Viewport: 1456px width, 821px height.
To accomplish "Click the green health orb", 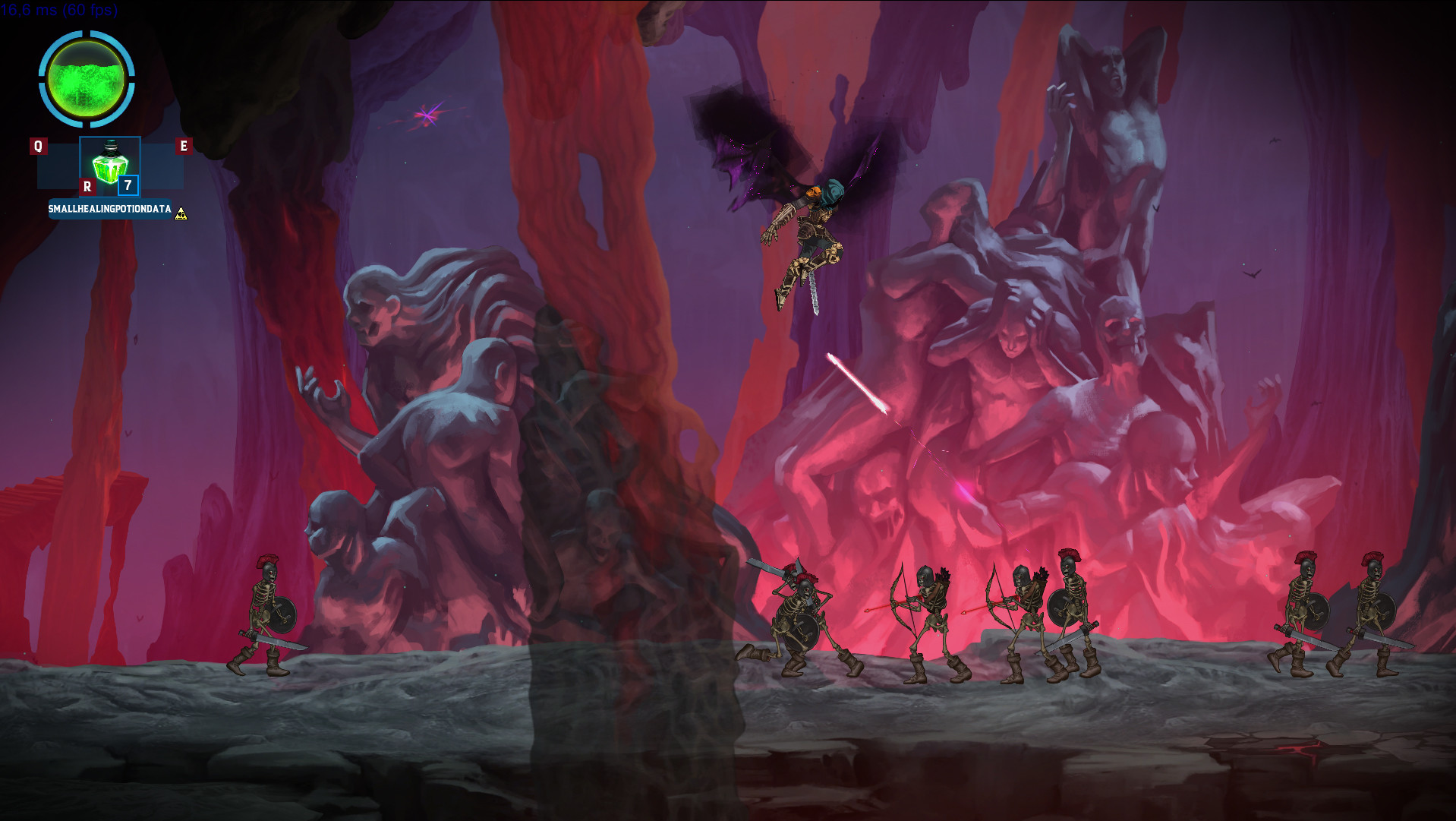I will click(x=86, y=78).
